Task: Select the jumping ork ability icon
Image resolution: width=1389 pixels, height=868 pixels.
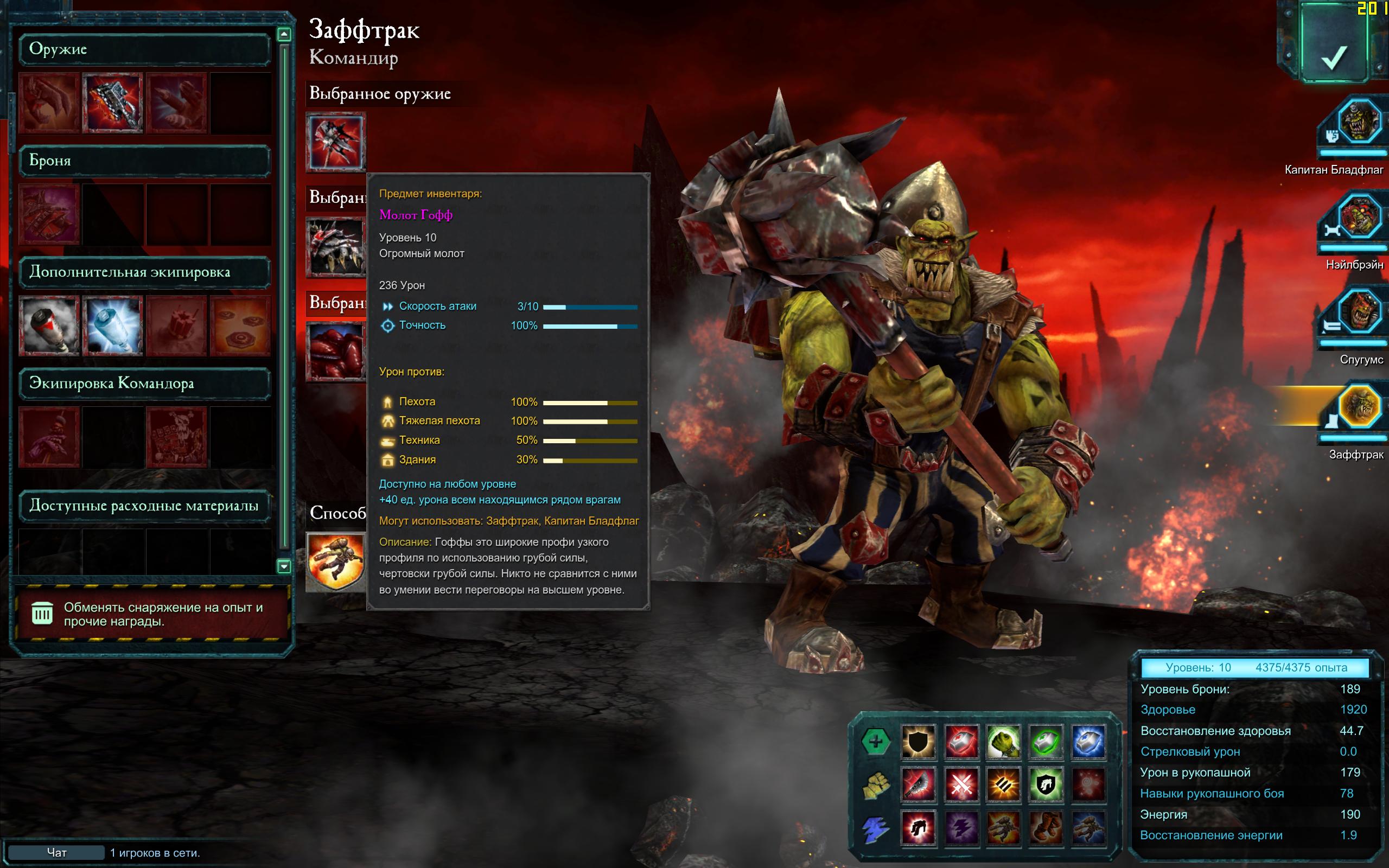Action: (336, 561)
